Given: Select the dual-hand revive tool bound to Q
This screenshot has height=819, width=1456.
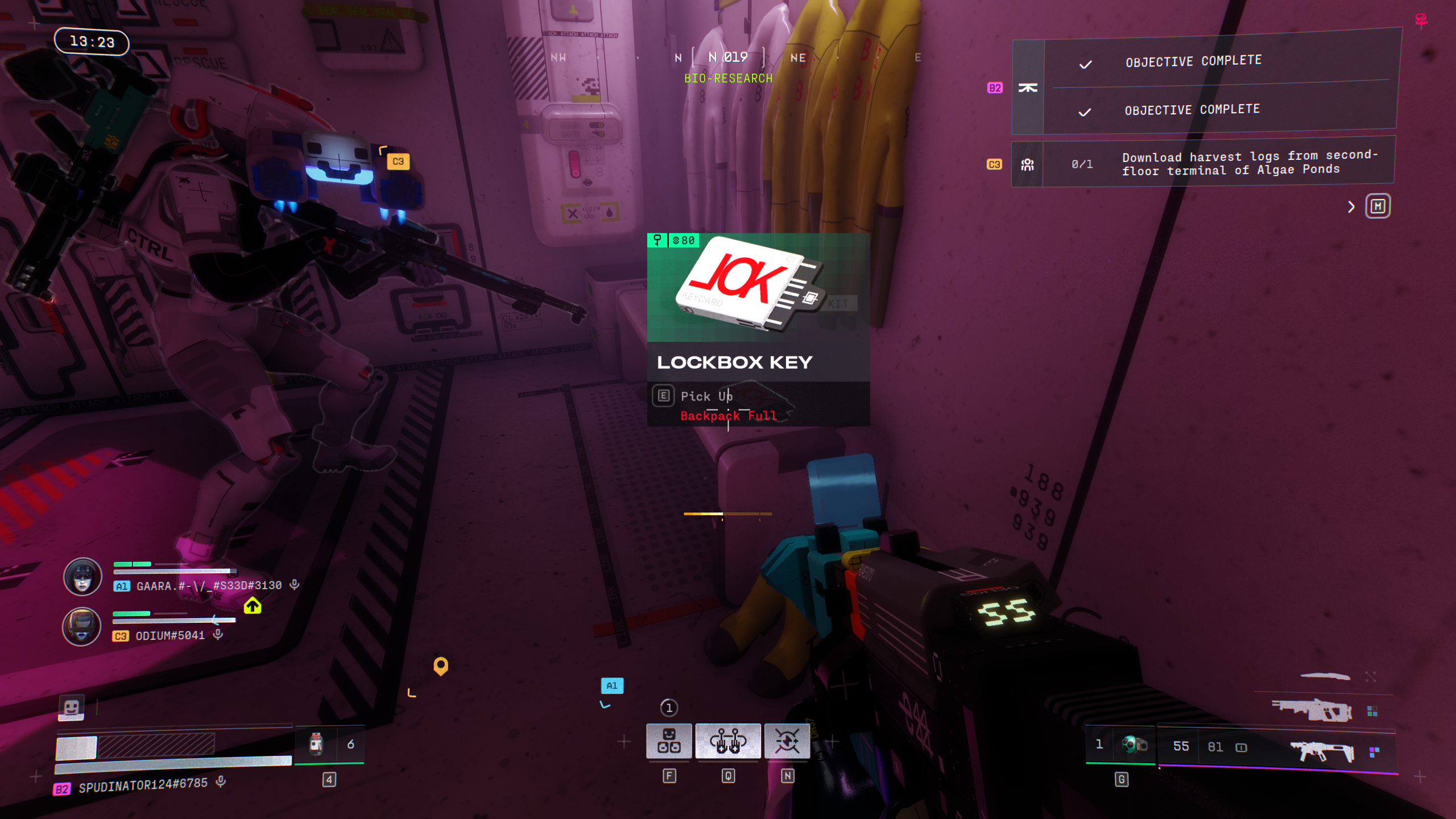Looking at the screenshot, I should (x=729, y=741).
